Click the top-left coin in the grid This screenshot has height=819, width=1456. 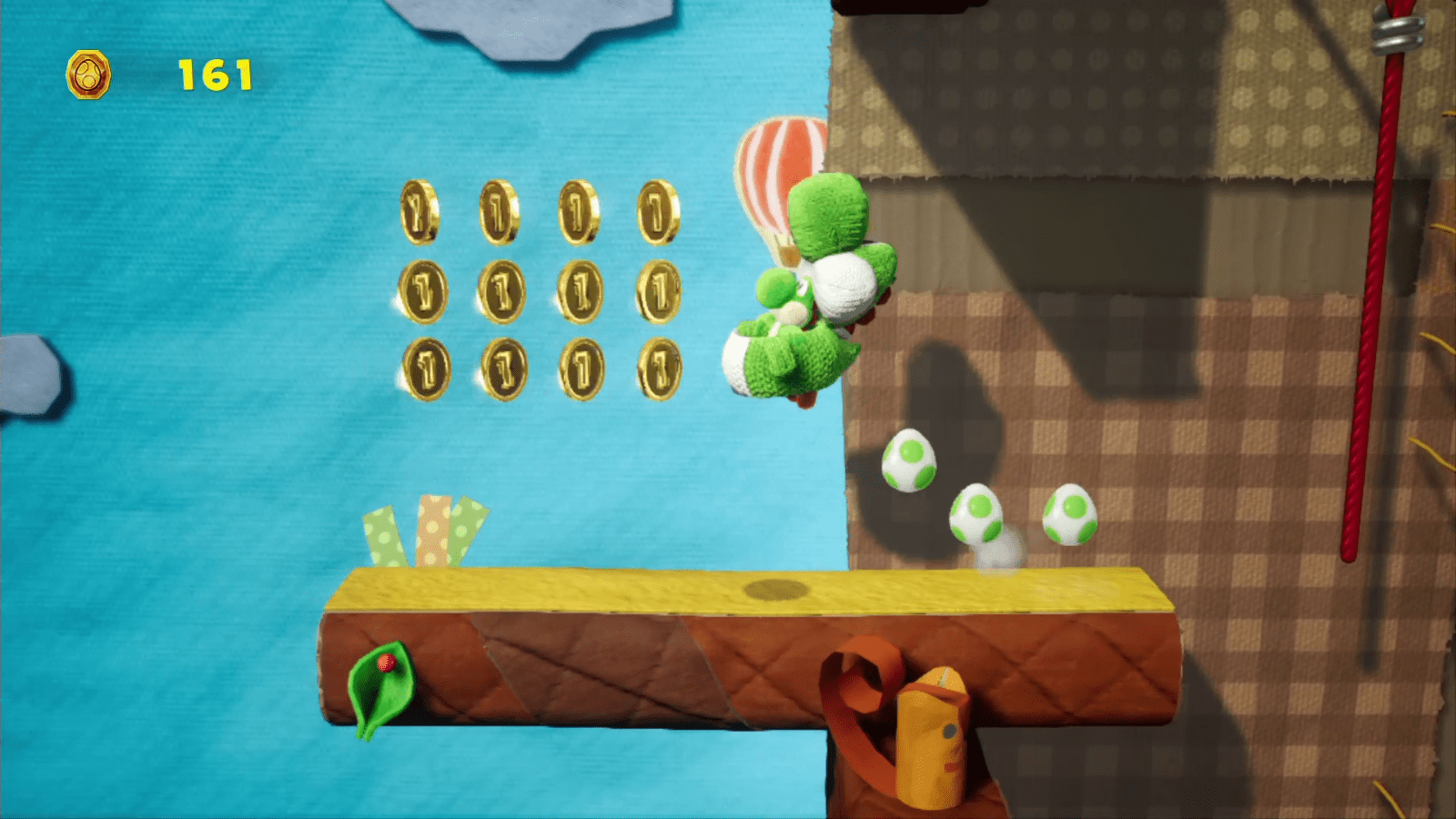click(x=419, y=211)
